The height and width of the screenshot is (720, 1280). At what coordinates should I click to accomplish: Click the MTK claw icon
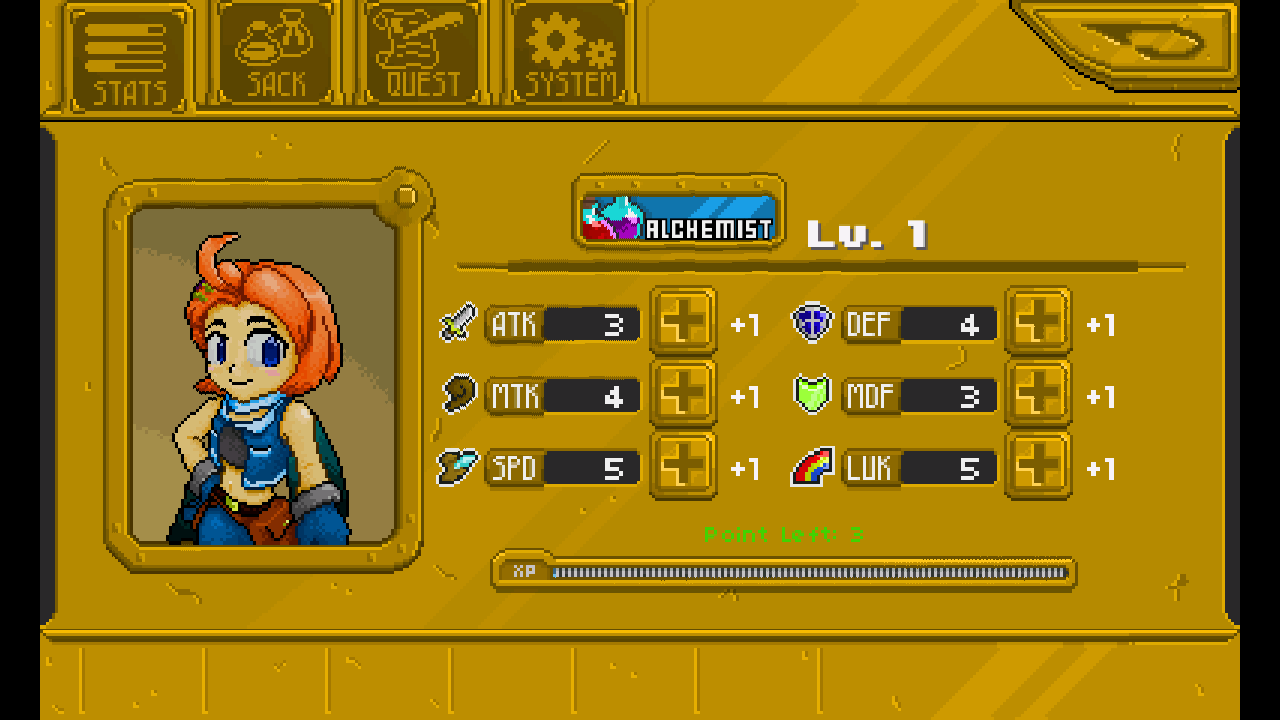(x=456, y=394)
